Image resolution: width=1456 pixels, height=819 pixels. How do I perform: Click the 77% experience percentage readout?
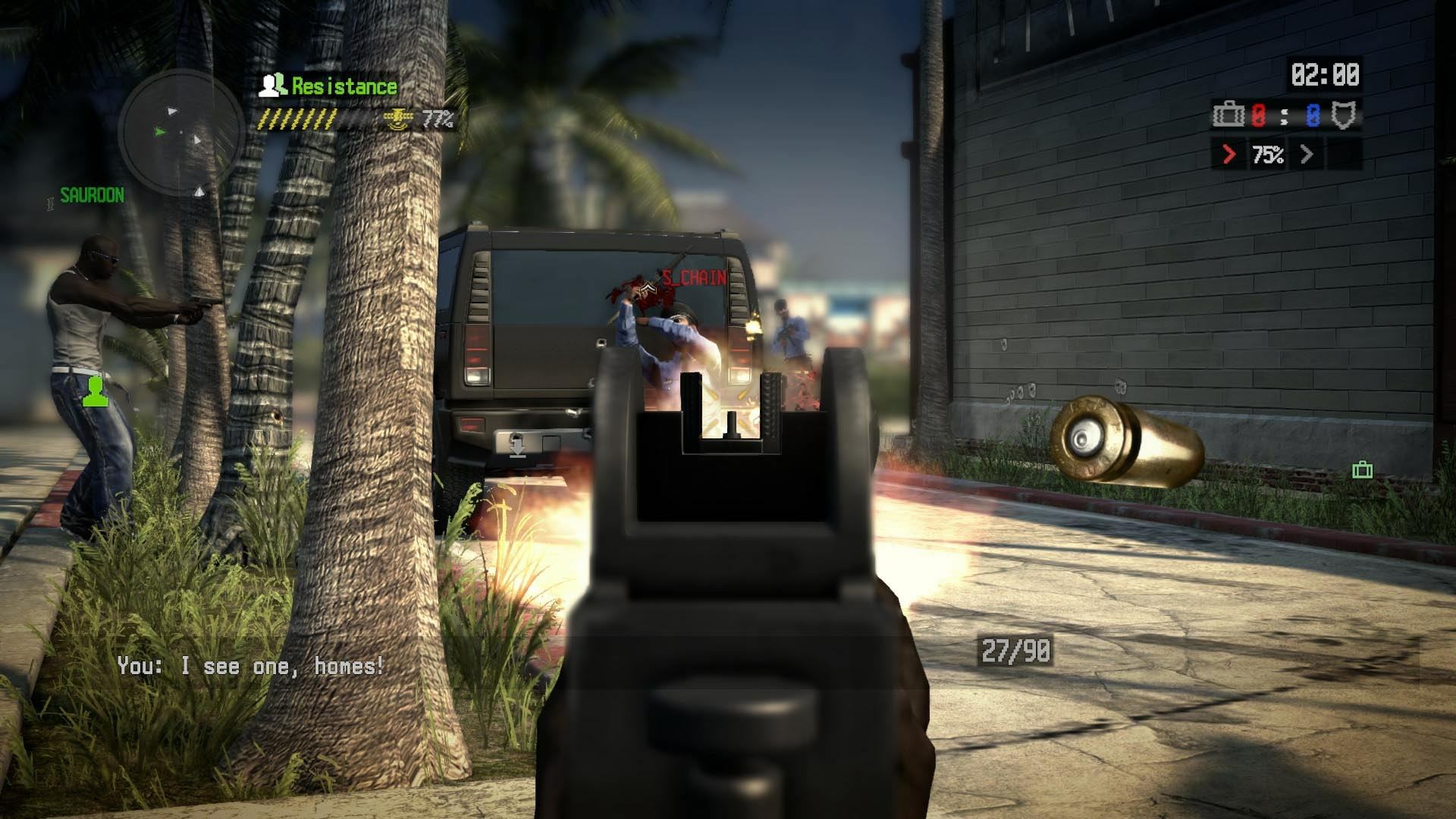coord(438,119)
